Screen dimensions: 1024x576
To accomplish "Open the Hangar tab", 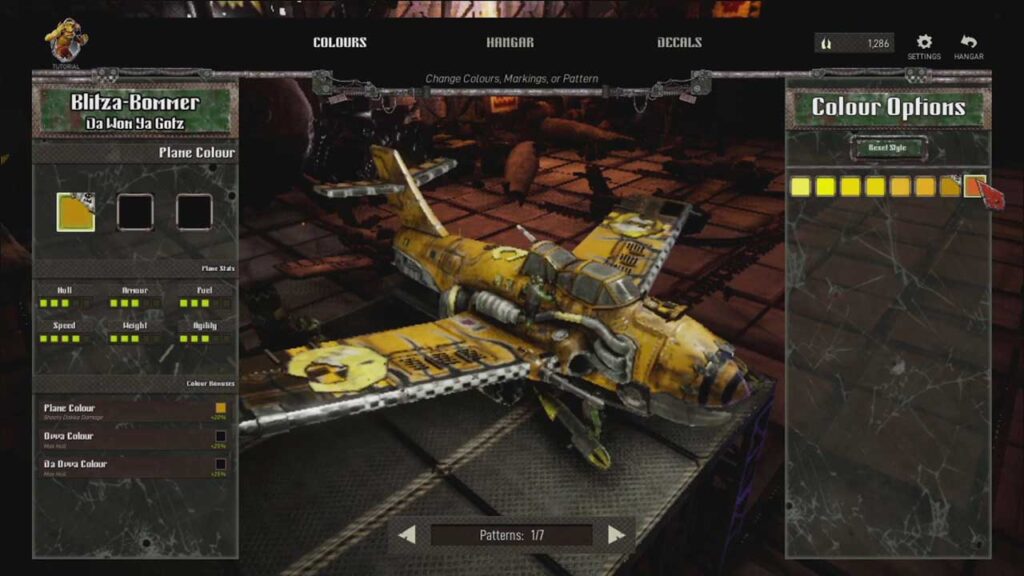I will (x=510, y=43).
